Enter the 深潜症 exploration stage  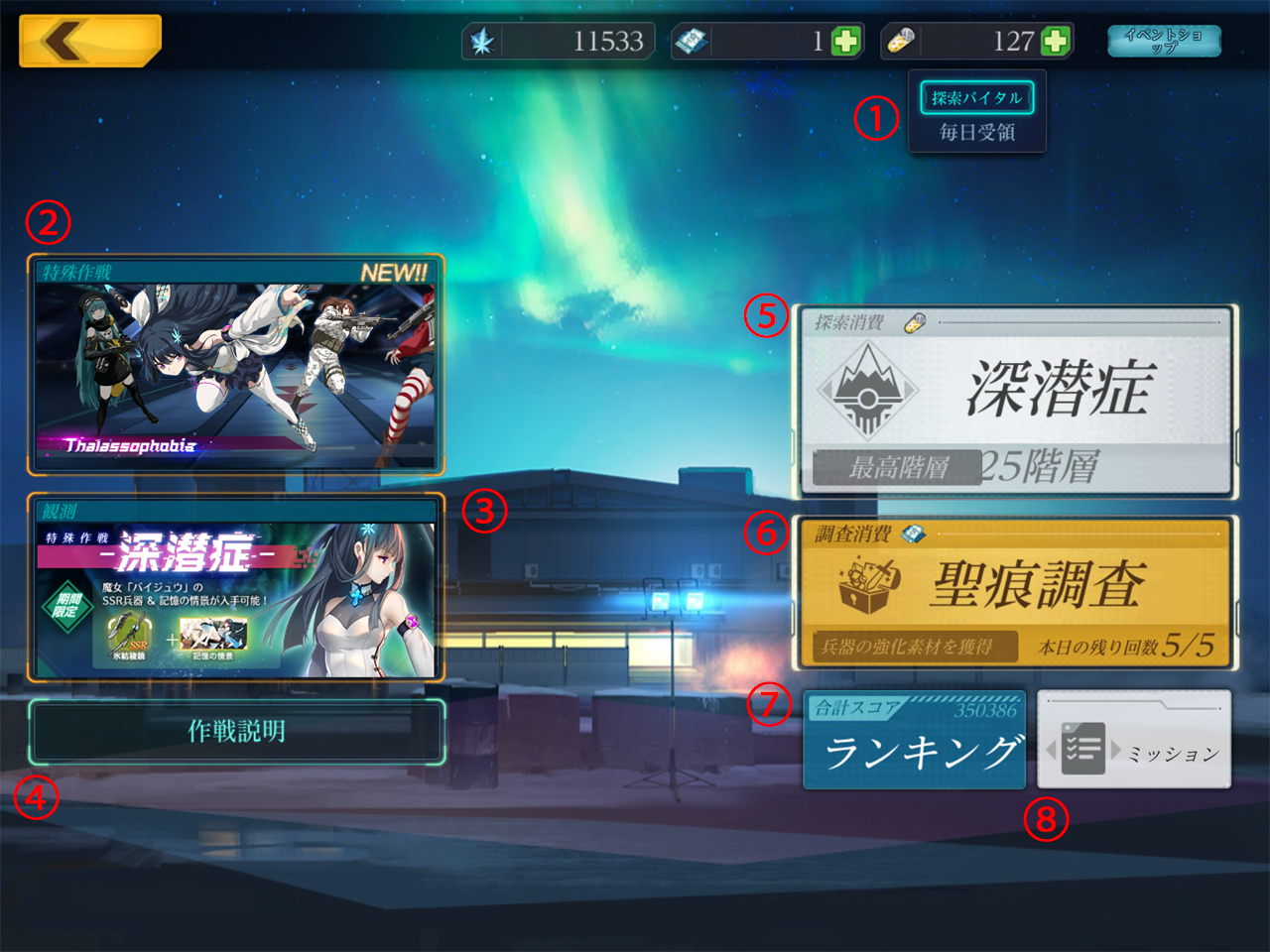[x=1014, y=402]
